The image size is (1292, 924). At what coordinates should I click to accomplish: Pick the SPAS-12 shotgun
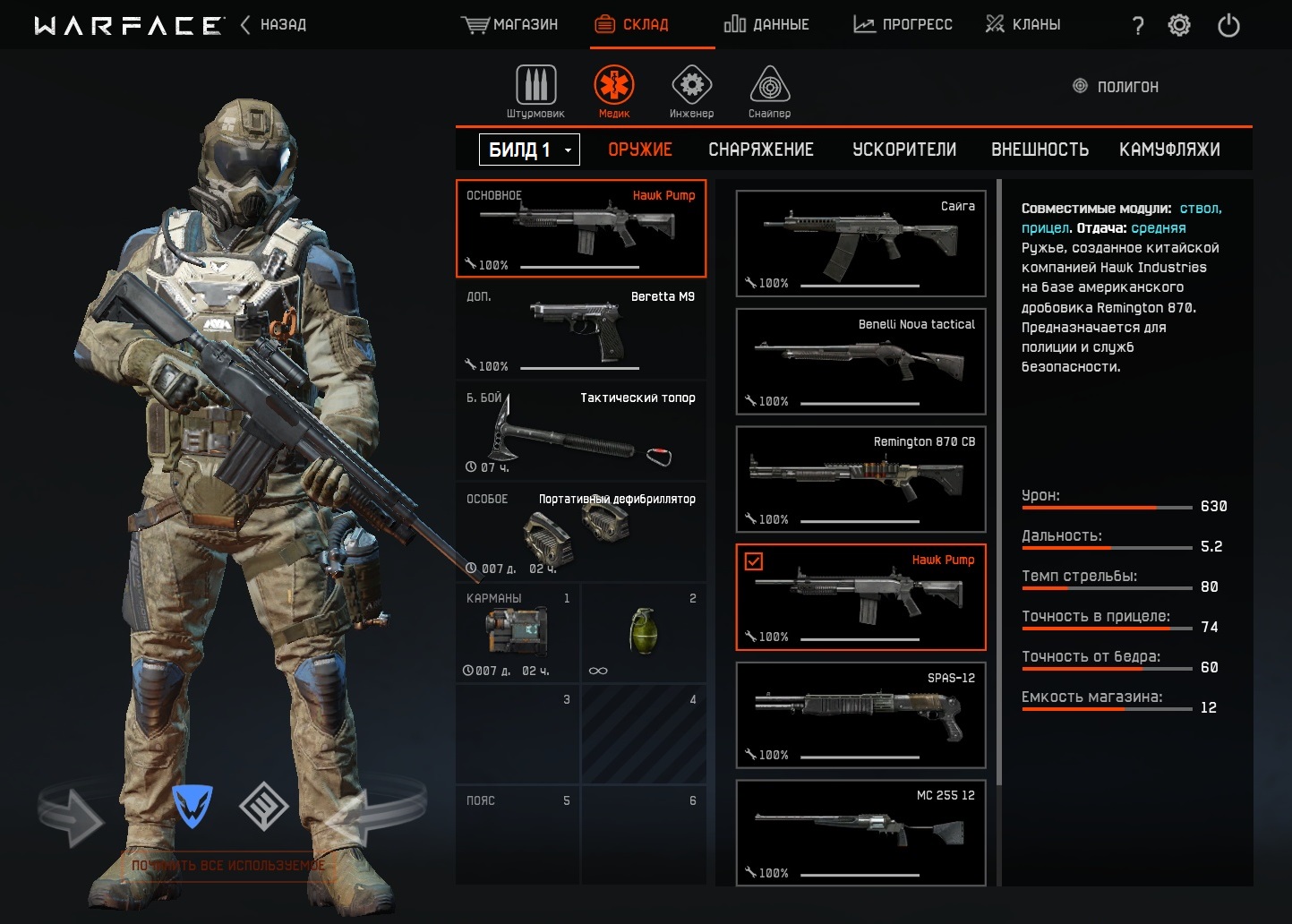click(x=860, y=714)
